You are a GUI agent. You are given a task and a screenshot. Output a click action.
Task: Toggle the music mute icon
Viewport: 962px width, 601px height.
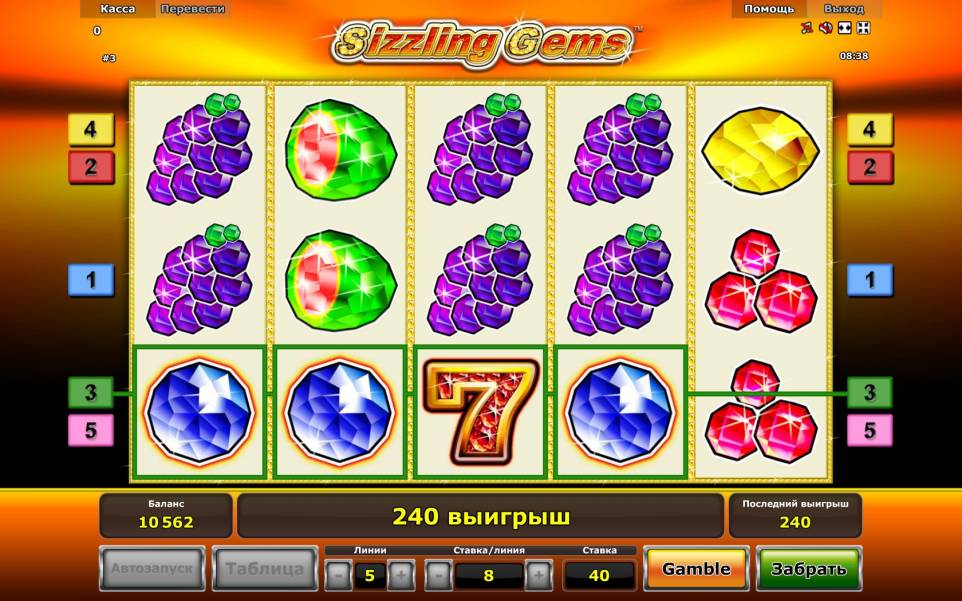[807, 28]
